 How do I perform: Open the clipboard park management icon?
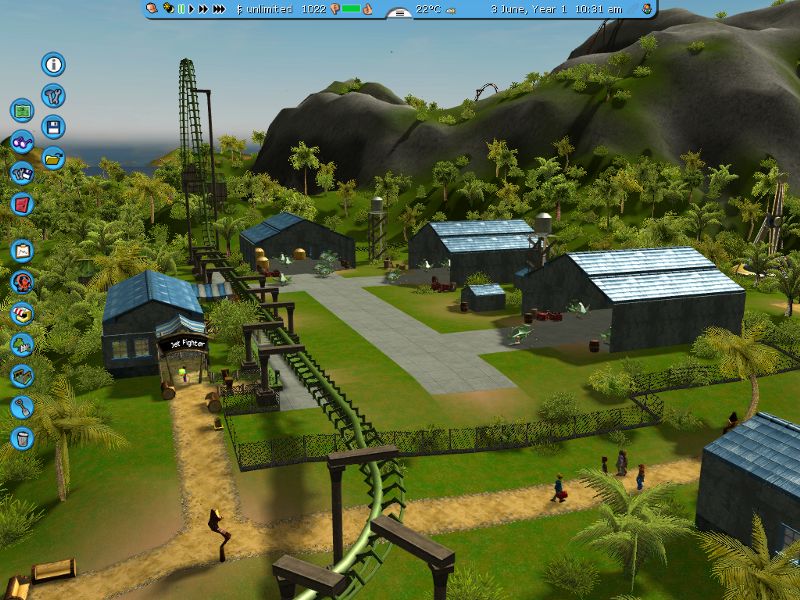22,251
